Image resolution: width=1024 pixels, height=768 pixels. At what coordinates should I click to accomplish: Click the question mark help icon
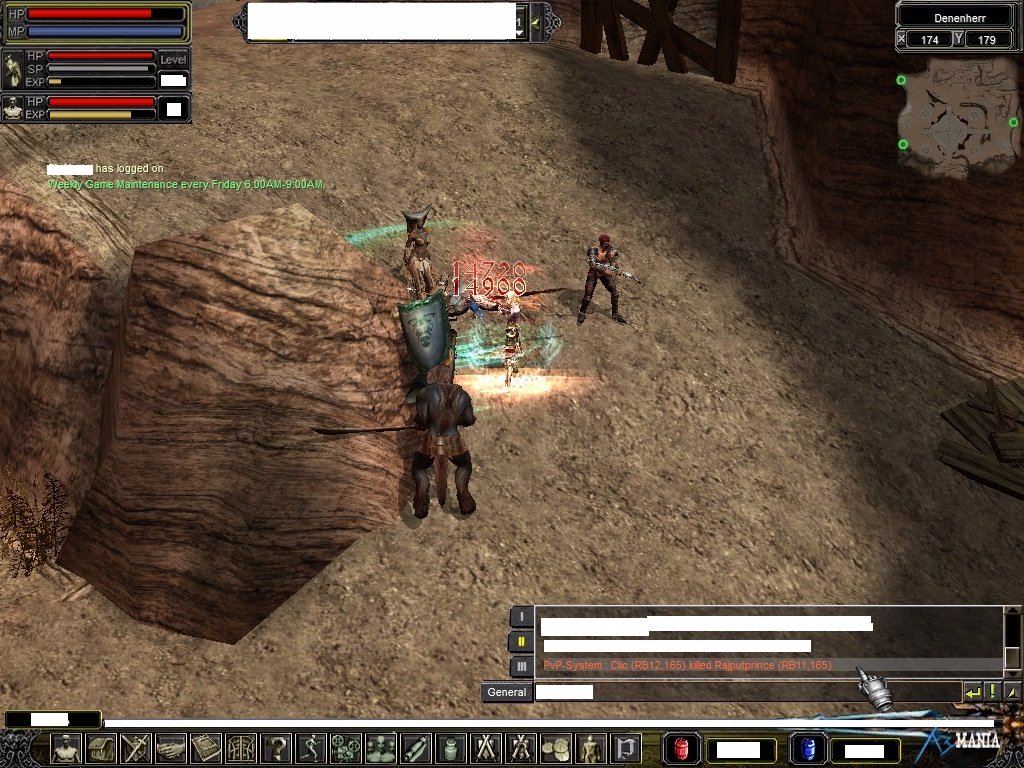[x=276, y=748]
